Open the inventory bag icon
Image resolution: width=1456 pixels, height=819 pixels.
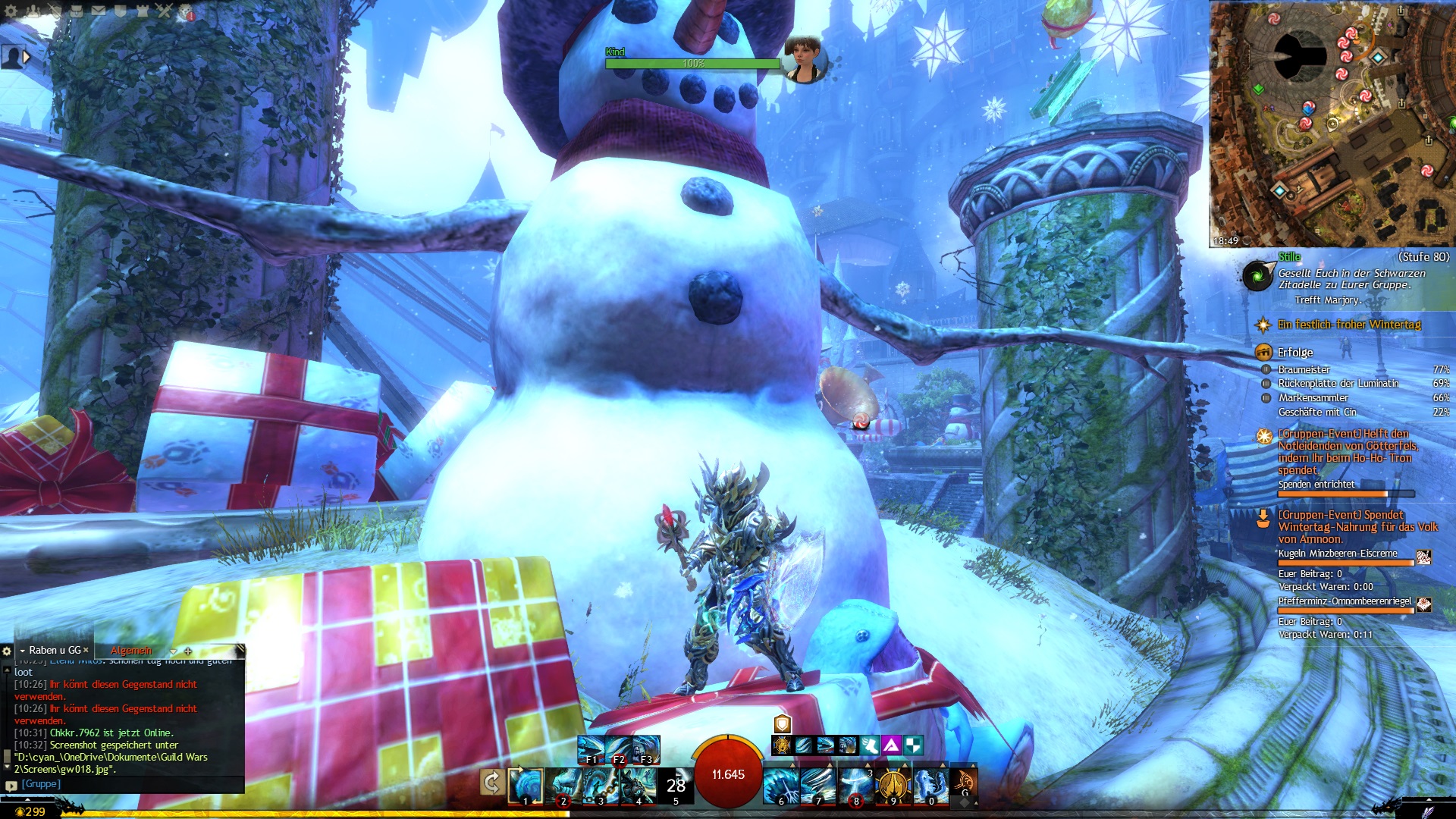click(77, 11)
